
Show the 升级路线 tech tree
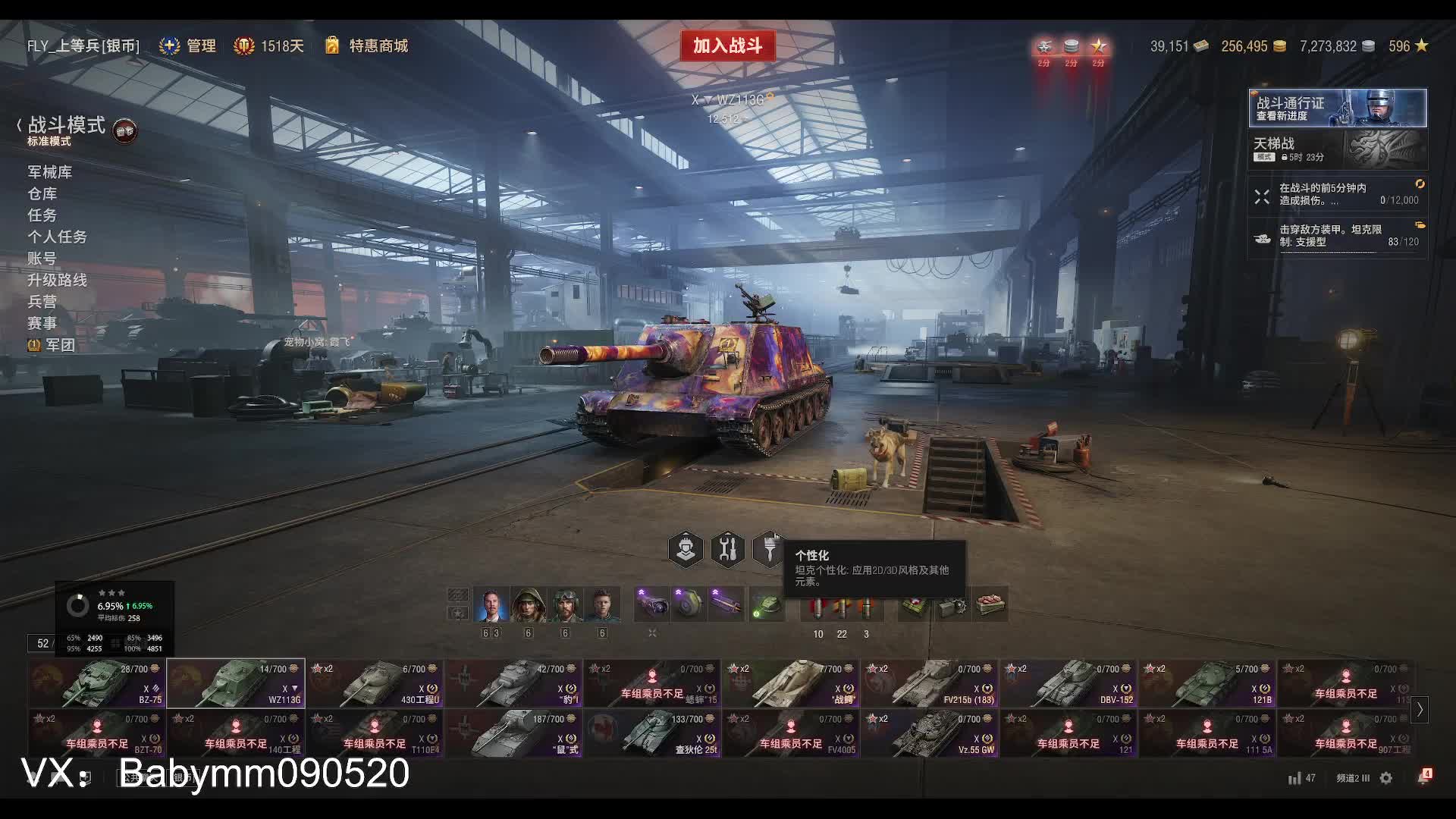pos(58,281)
